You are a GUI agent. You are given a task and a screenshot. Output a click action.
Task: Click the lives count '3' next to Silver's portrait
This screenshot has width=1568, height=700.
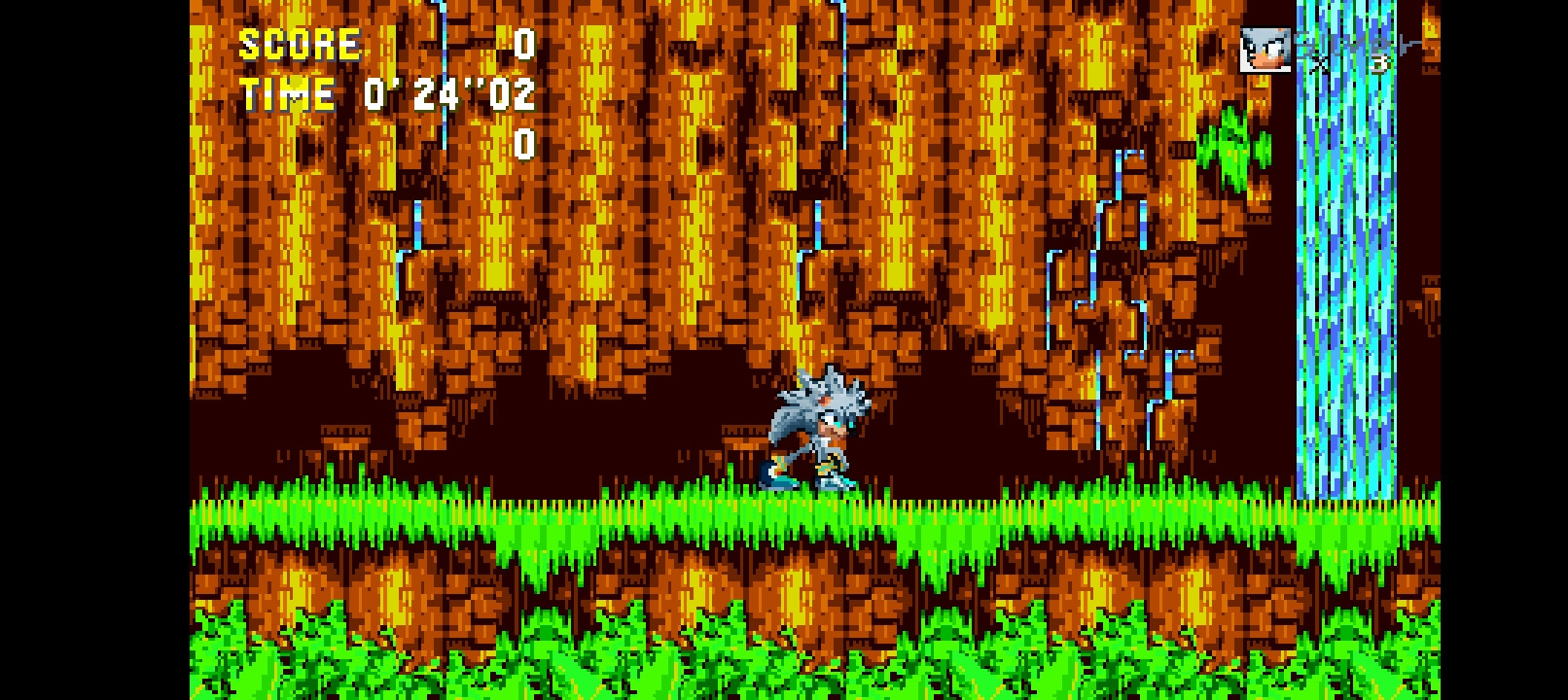[1379, 61]
